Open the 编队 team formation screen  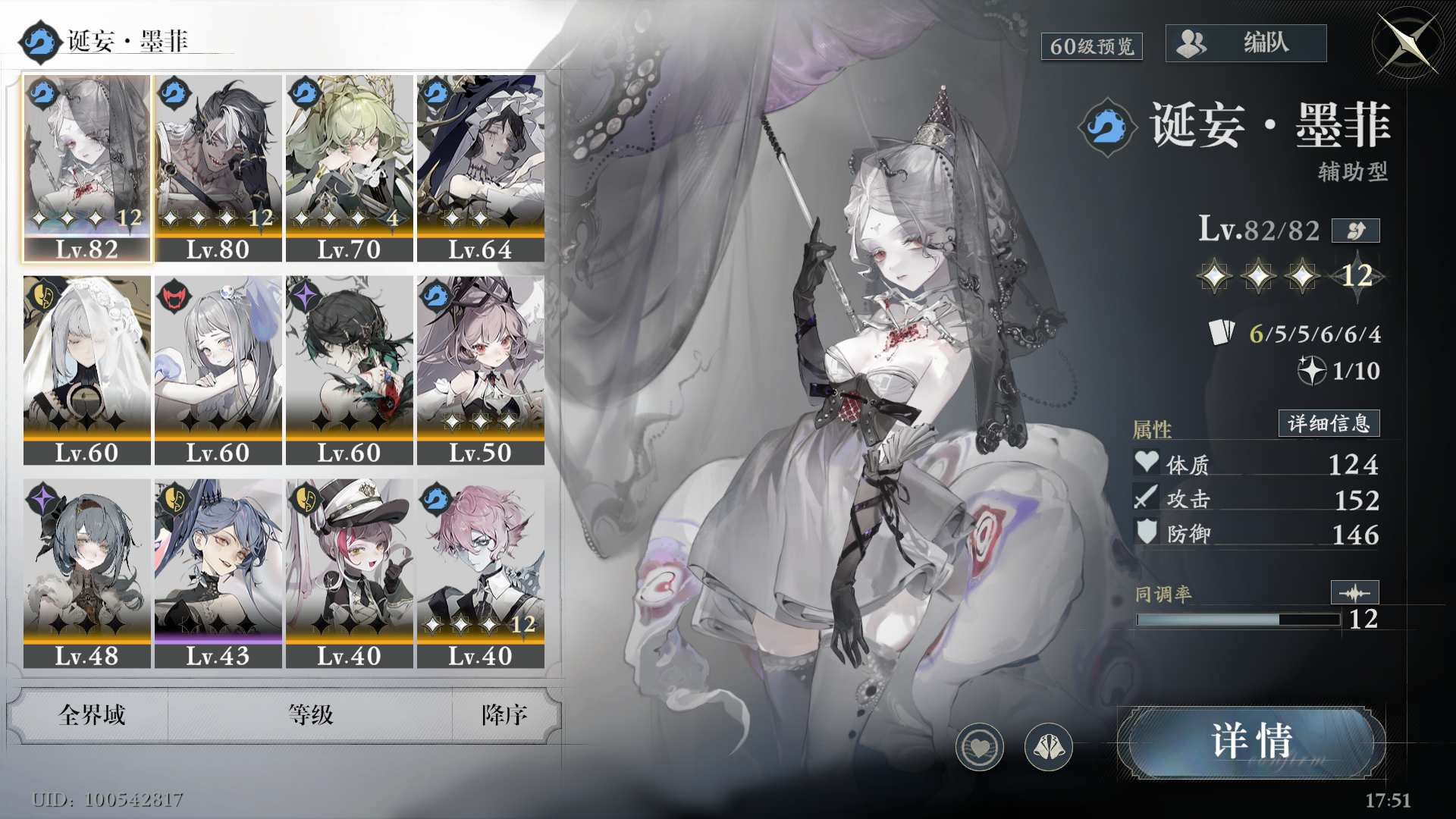pyautogui.click(x=1246, y=43)
